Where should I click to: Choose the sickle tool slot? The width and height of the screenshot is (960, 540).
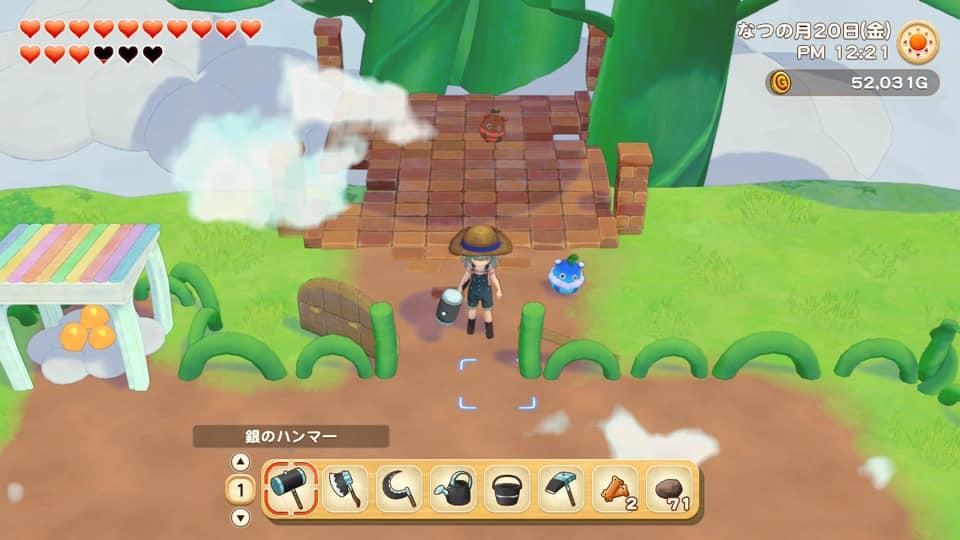tap(399, 489)
